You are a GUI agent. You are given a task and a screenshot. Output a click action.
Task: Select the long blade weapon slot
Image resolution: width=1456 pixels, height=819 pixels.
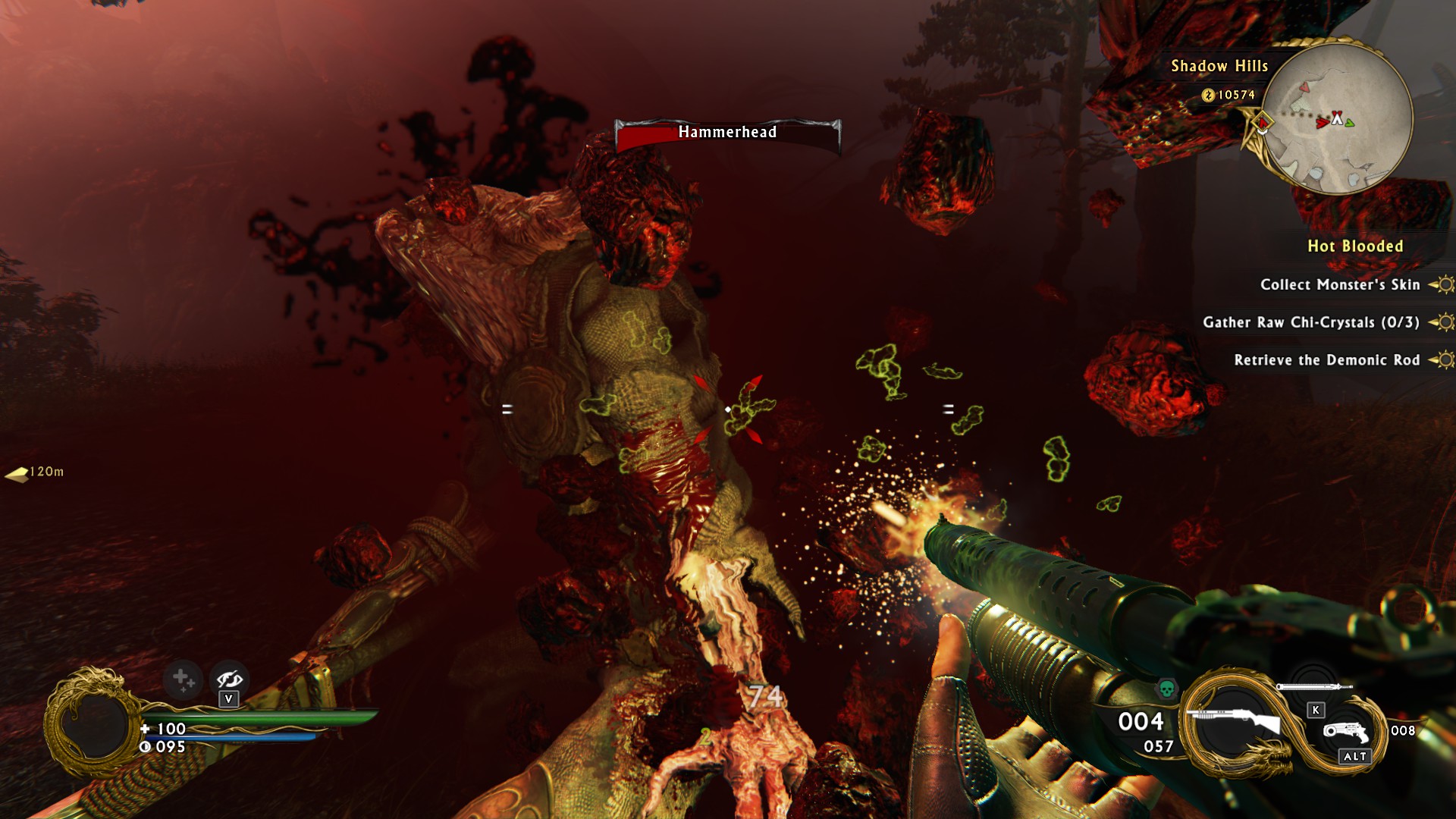(1313, 687)
